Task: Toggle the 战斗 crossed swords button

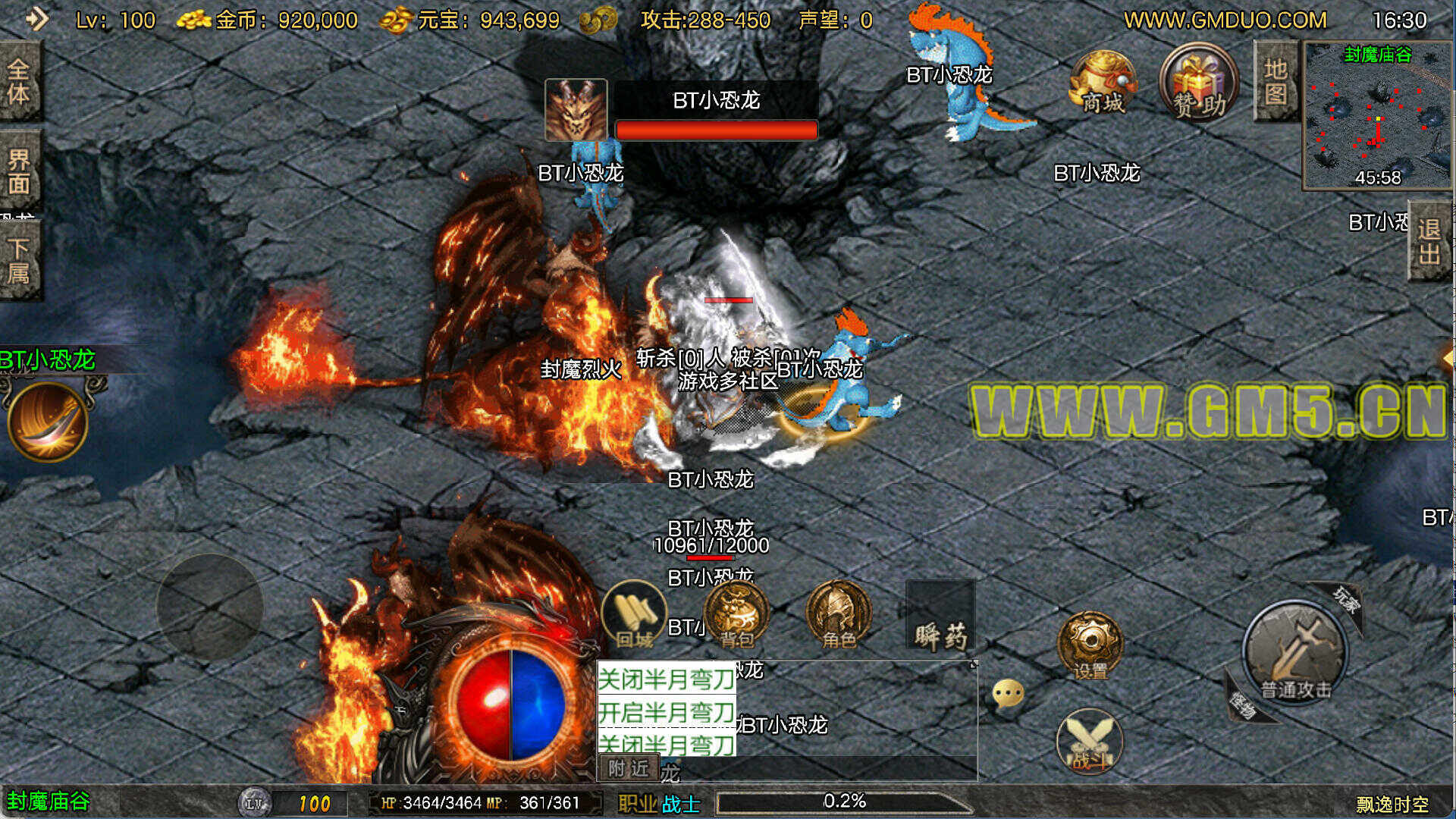Action: [x=1090, y=741]
